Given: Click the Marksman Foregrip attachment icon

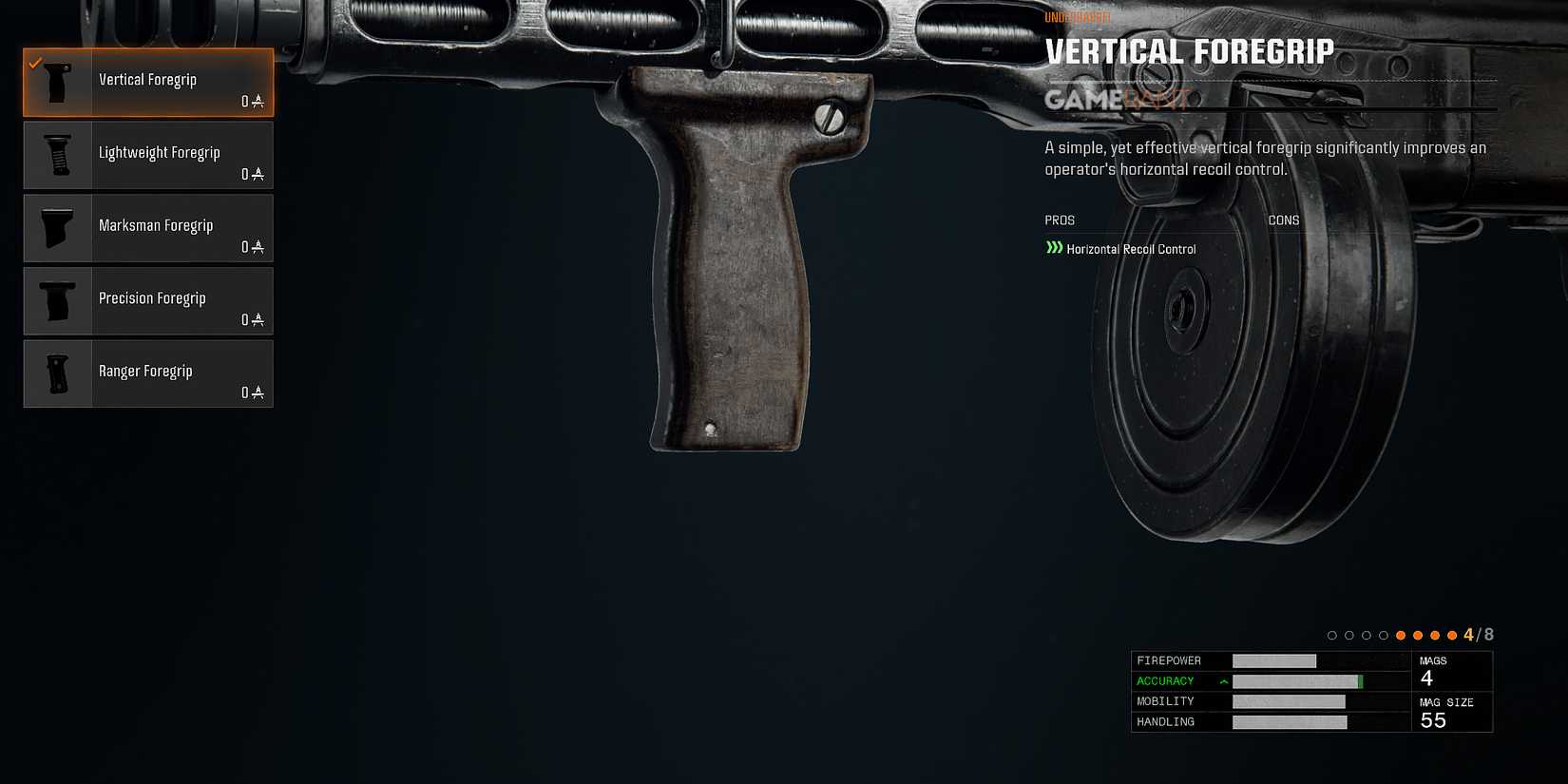Looking at the screenshot, I should (57, 228).
